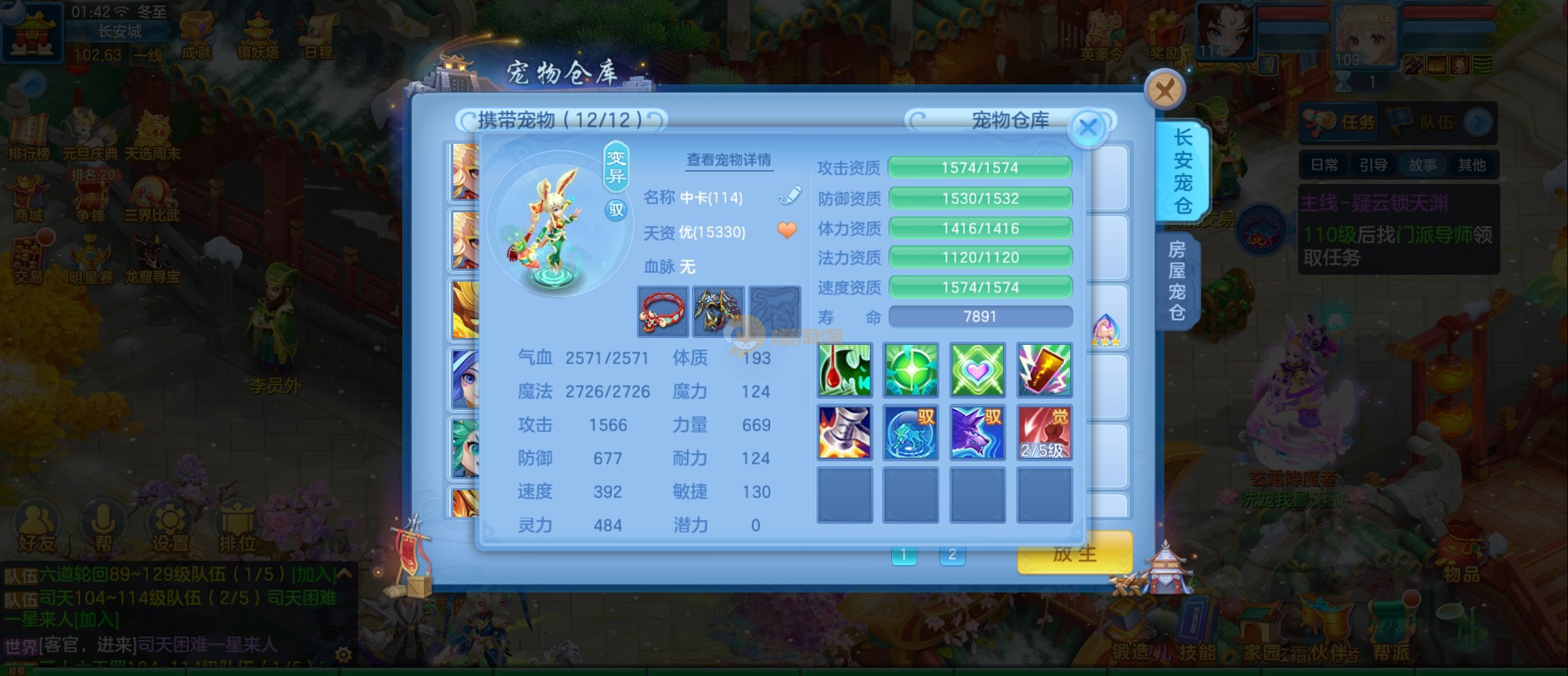Inspect the red 觉 skill at 2/5级
Image resolution: width=1568 pixels, height=676 pixels.
[x=1044, y=433]
